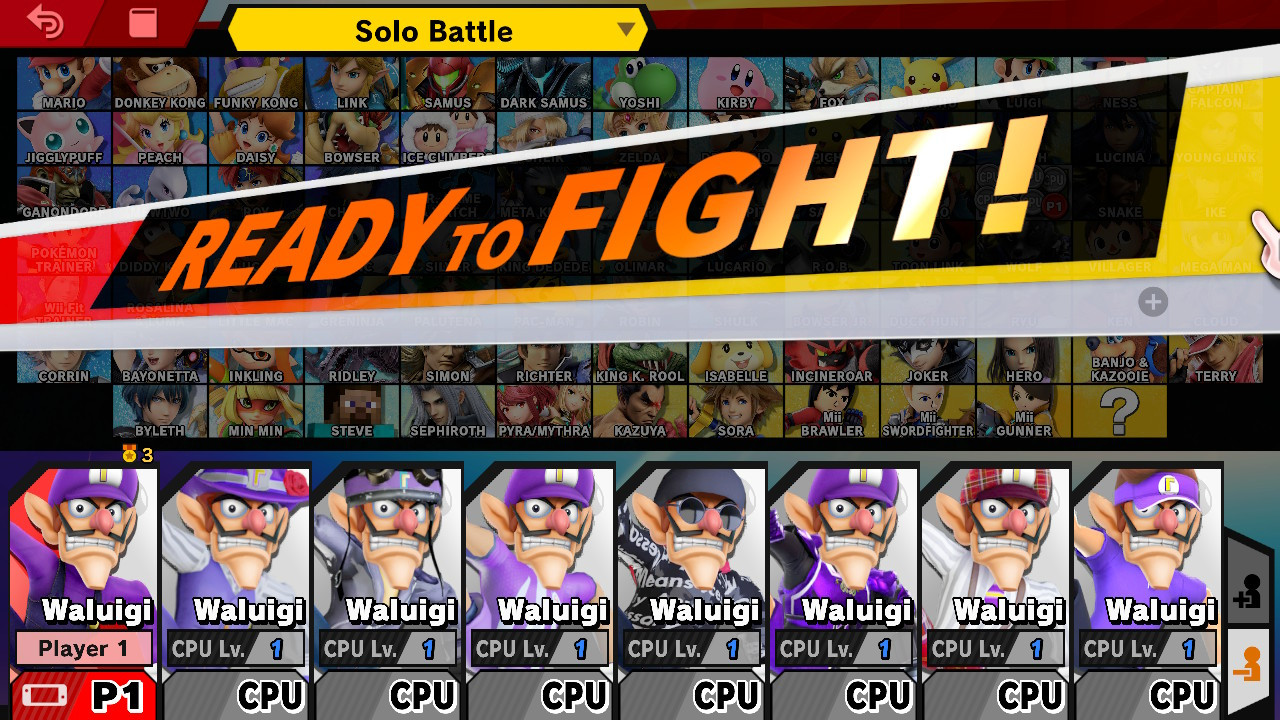Select the Random fighter question mark tile
Viewport: 1280px width, 720px height.
click(x=1118, y=412)
